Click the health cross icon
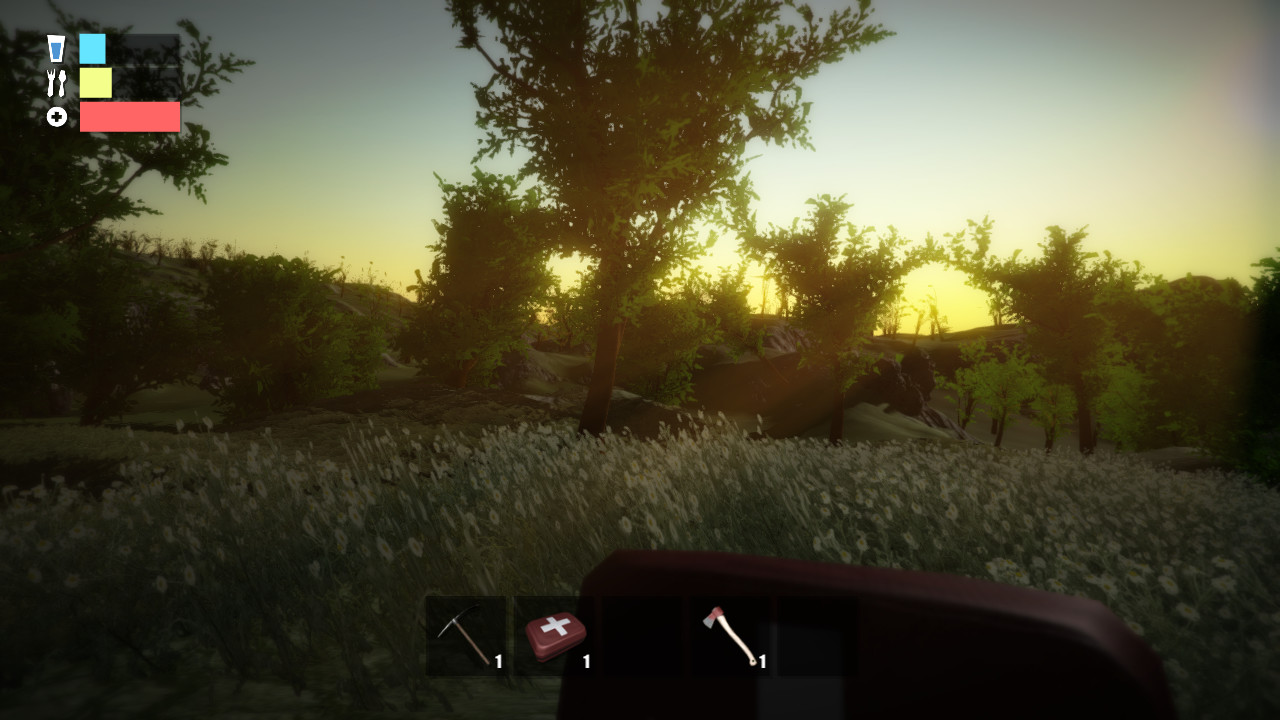1280x720 pixels. [x=57, y=117]
